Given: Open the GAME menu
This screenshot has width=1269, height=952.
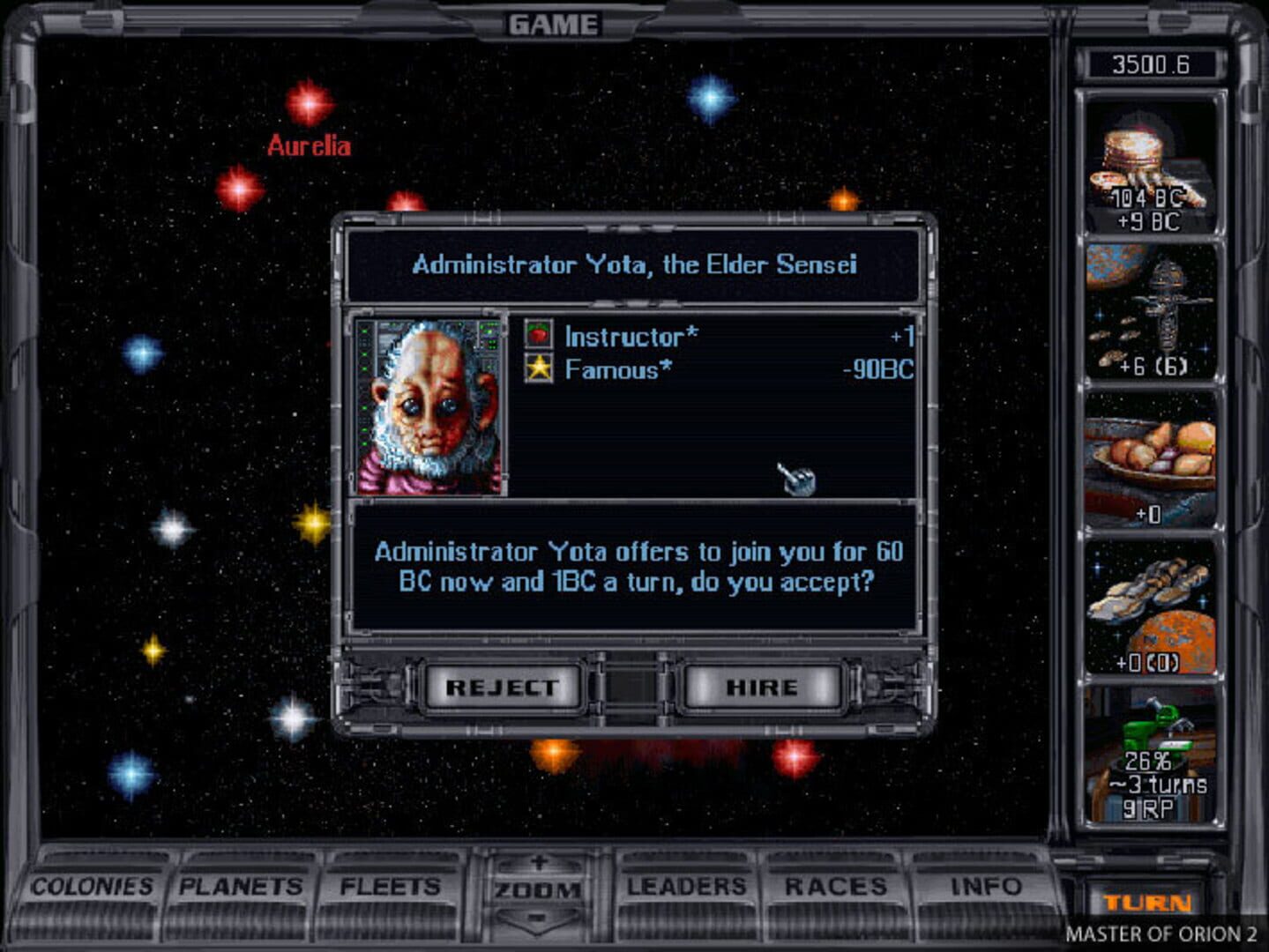Looking at the screenshot, I should (555, 24).
